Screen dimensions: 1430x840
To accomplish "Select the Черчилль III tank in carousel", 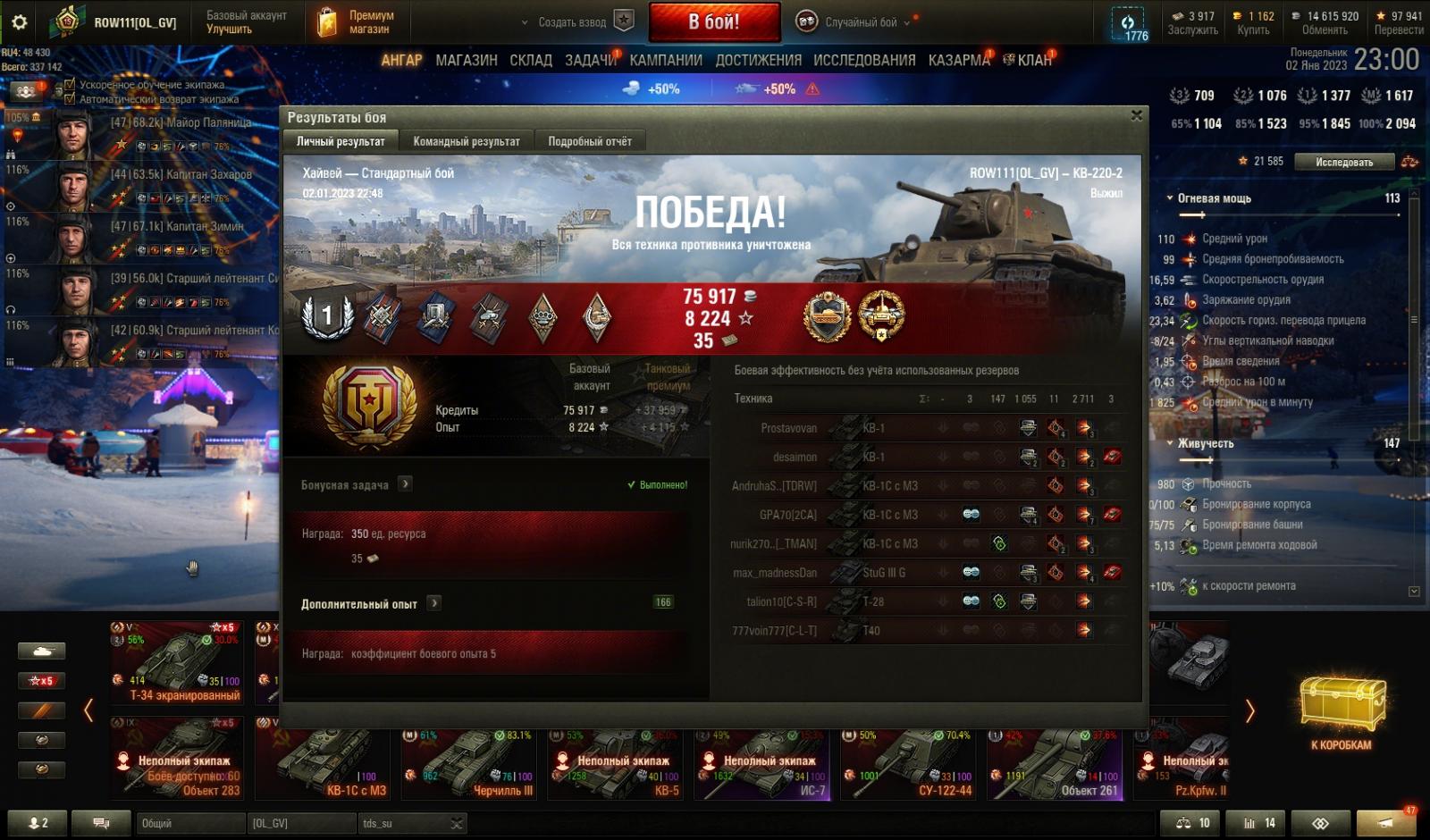I will pyautogui.click(x=469, y=765).
